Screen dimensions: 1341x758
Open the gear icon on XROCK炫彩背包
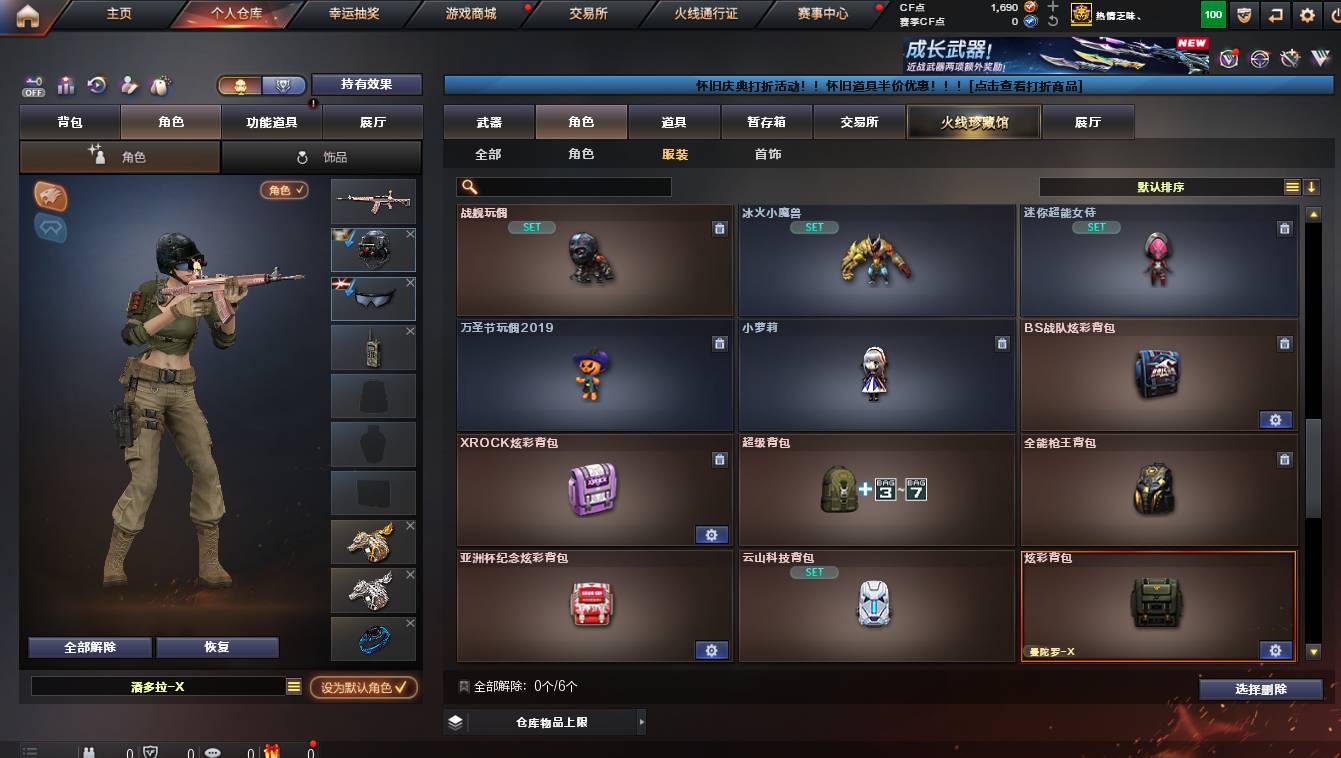pos(712,535)
